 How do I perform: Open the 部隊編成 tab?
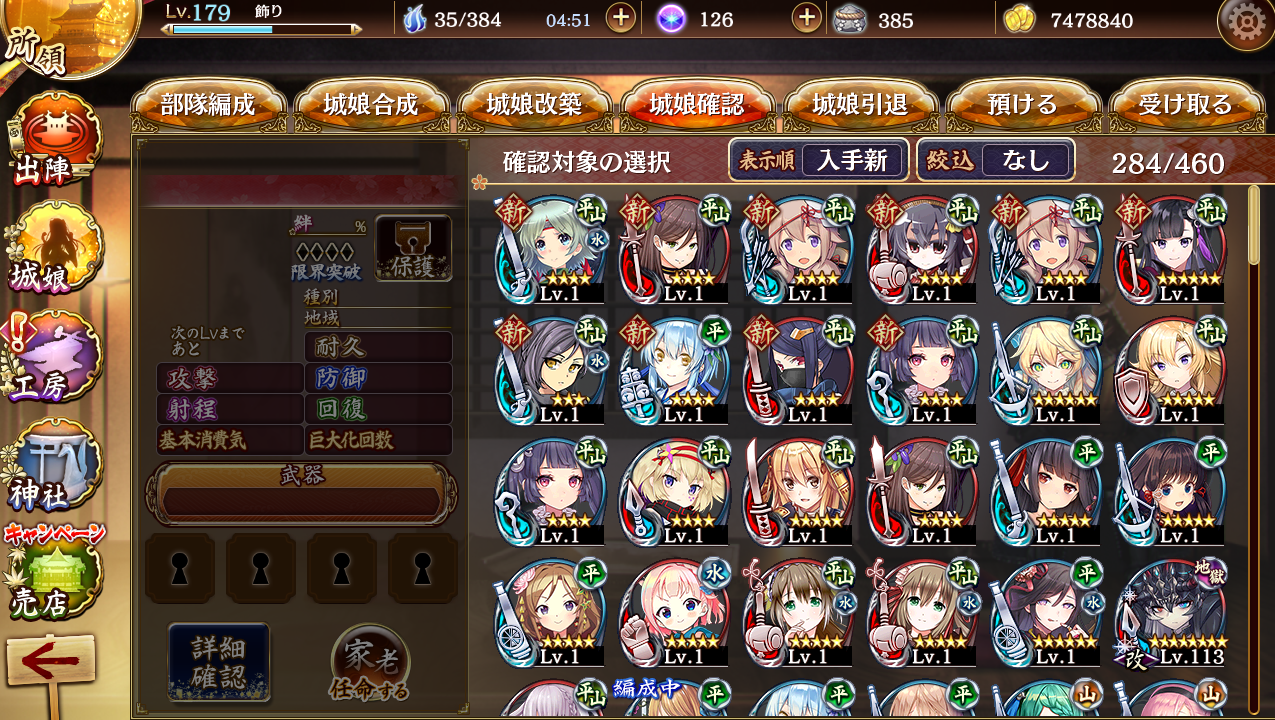coord(208,105)
